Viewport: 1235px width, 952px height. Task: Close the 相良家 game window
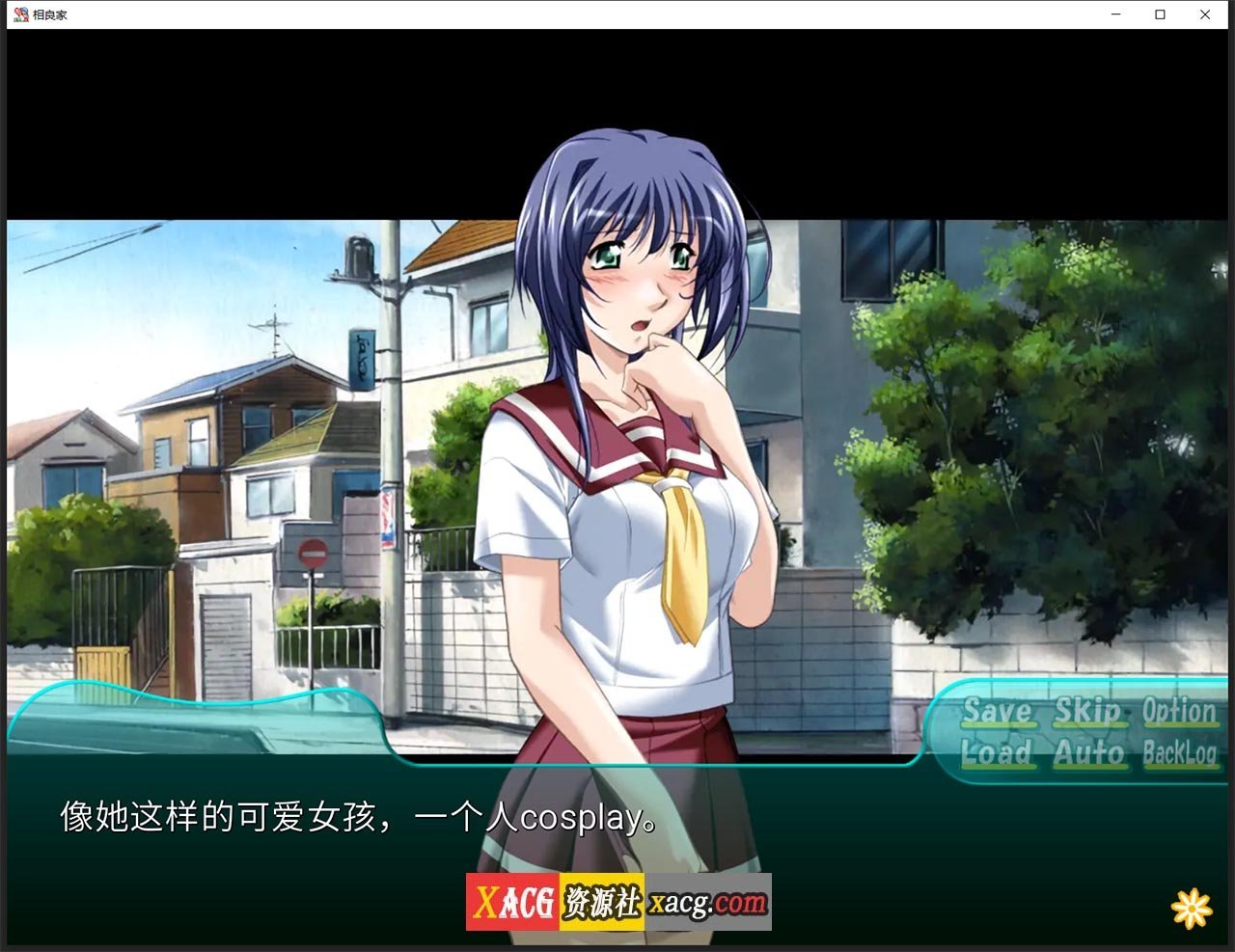1205,14
